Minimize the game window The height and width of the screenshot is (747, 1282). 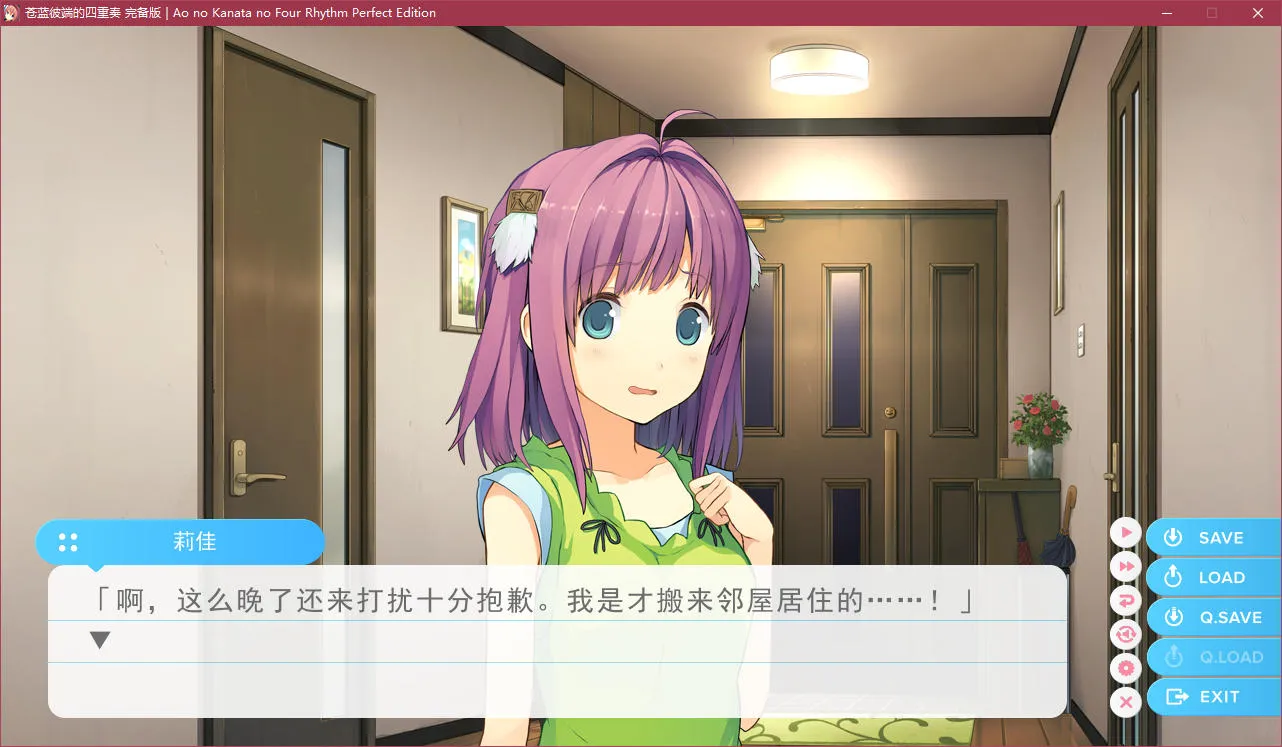coord(1166,13)
